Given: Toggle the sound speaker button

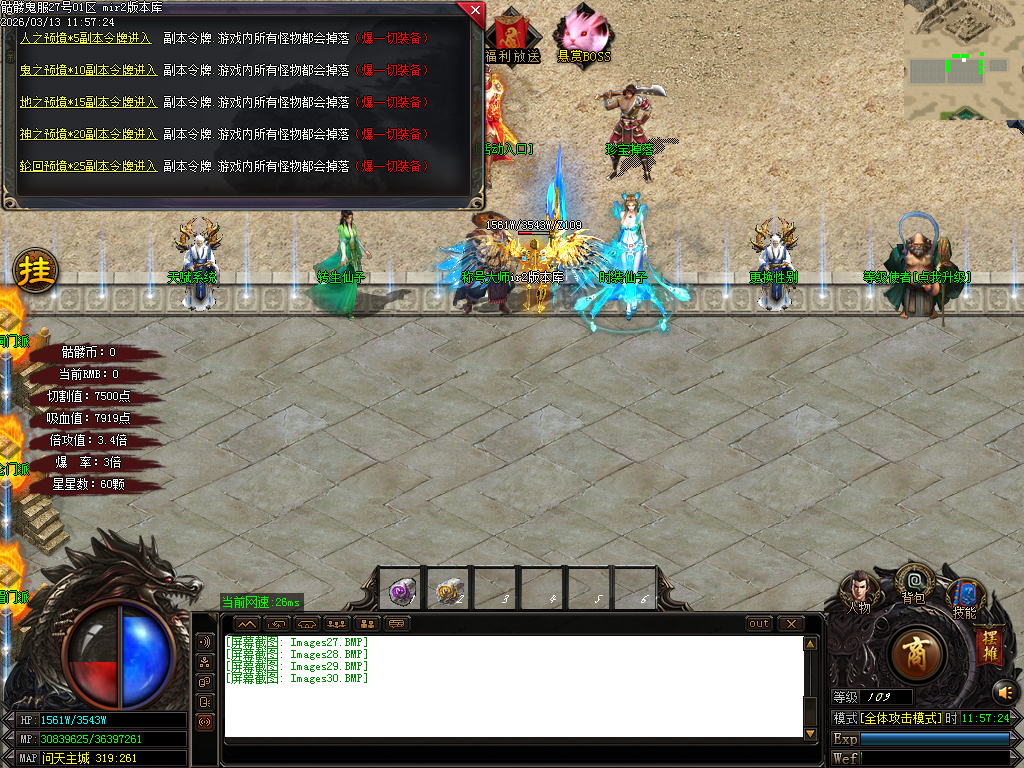Looking at the screenshot, I should [1003, 691].
